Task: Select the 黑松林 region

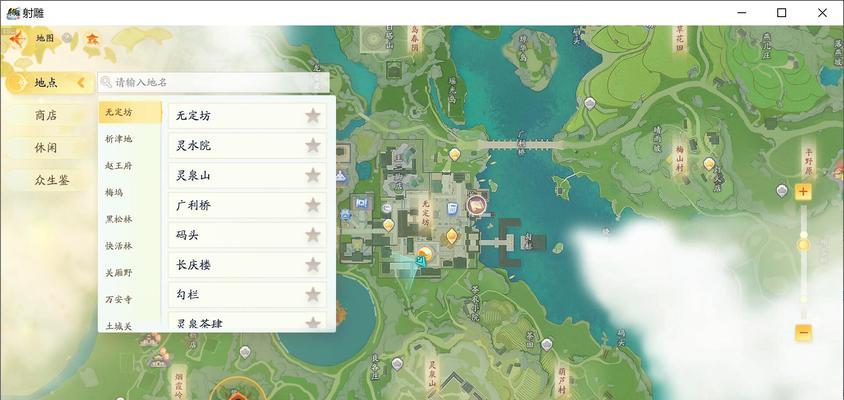Action: pos(119,219)
